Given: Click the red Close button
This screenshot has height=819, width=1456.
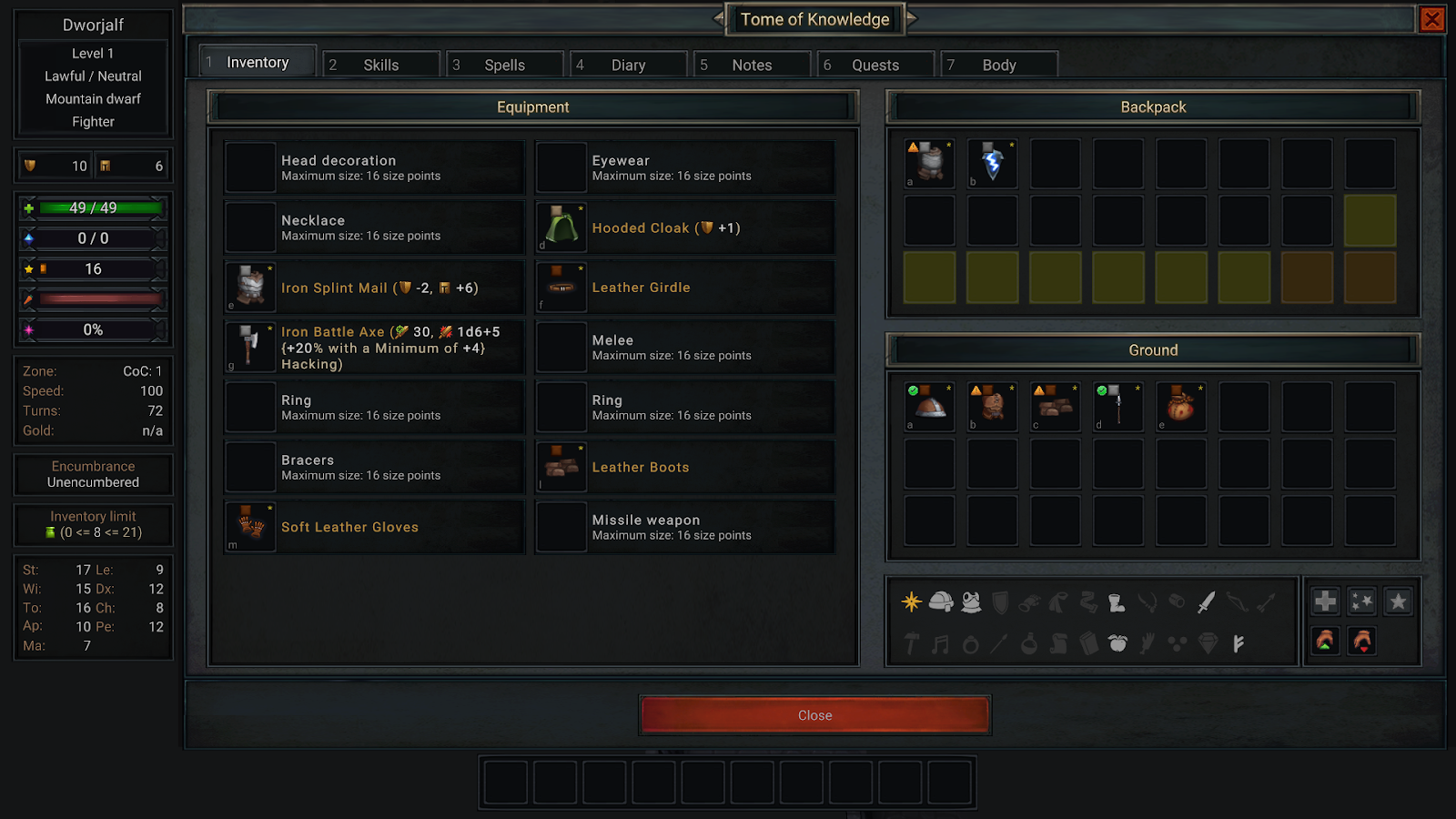Looking at the screenshot, I should pos(814,715).
